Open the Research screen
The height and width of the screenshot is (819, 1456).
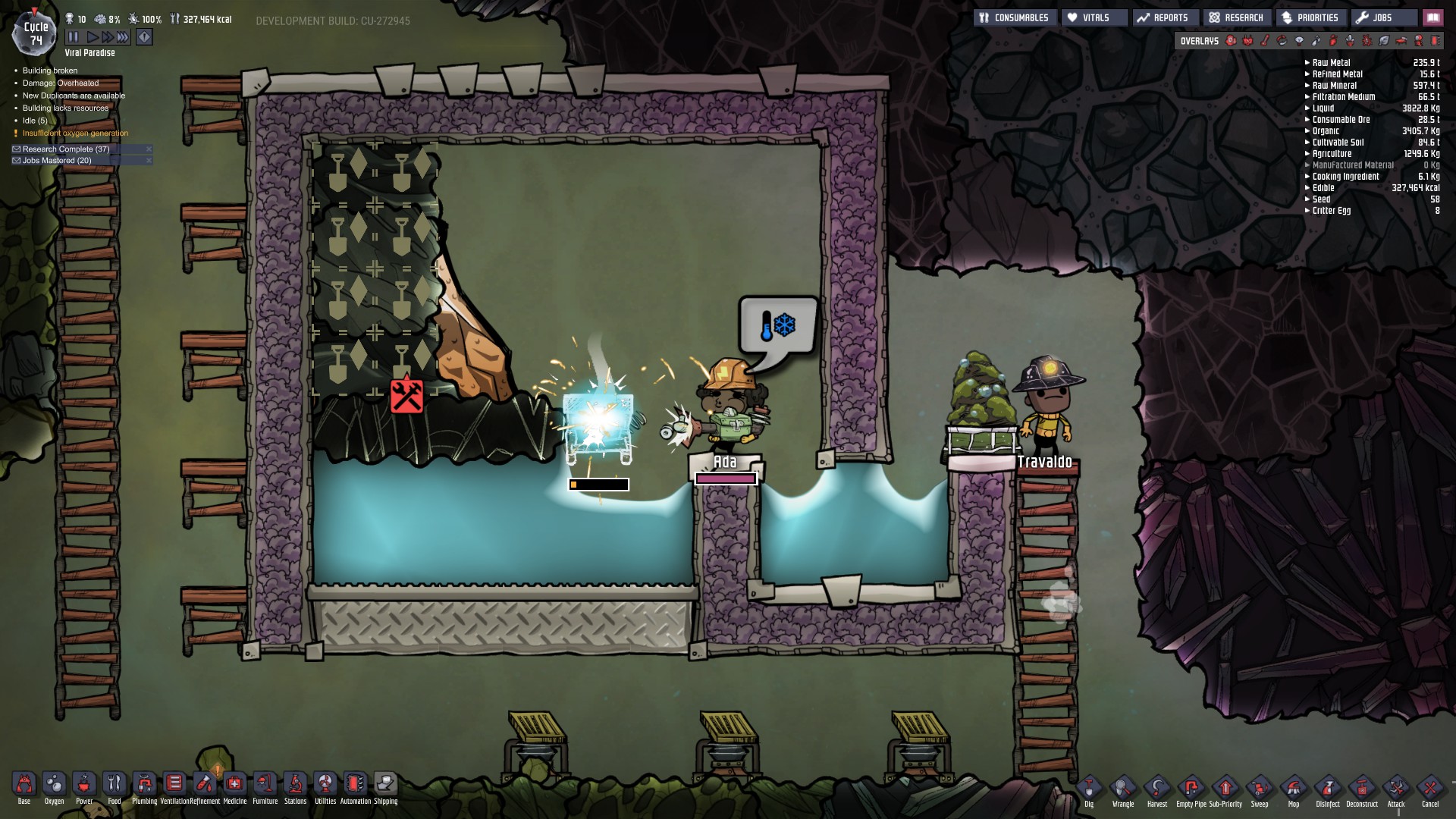tap(1238, 17)
